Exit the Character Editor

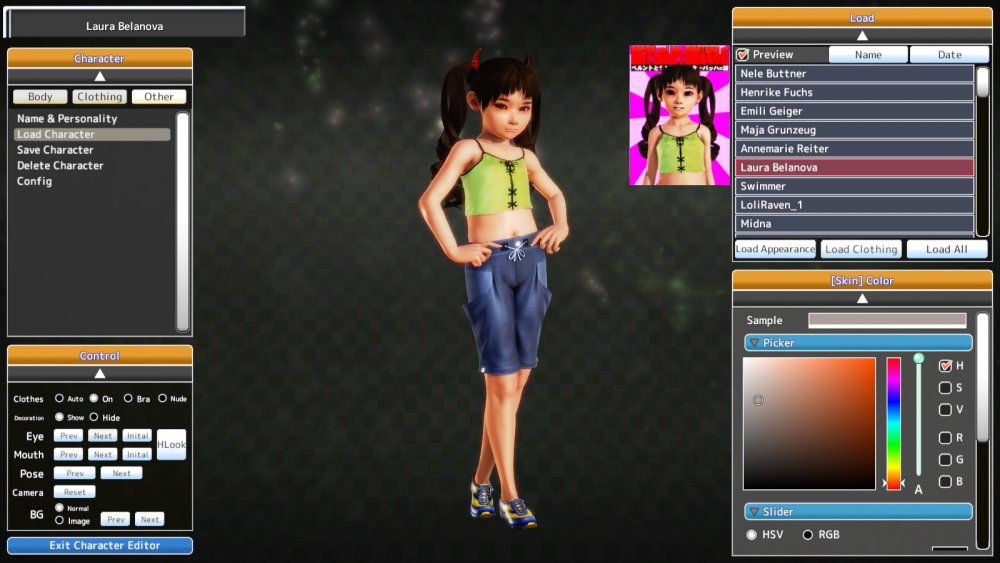coord(100,546)
